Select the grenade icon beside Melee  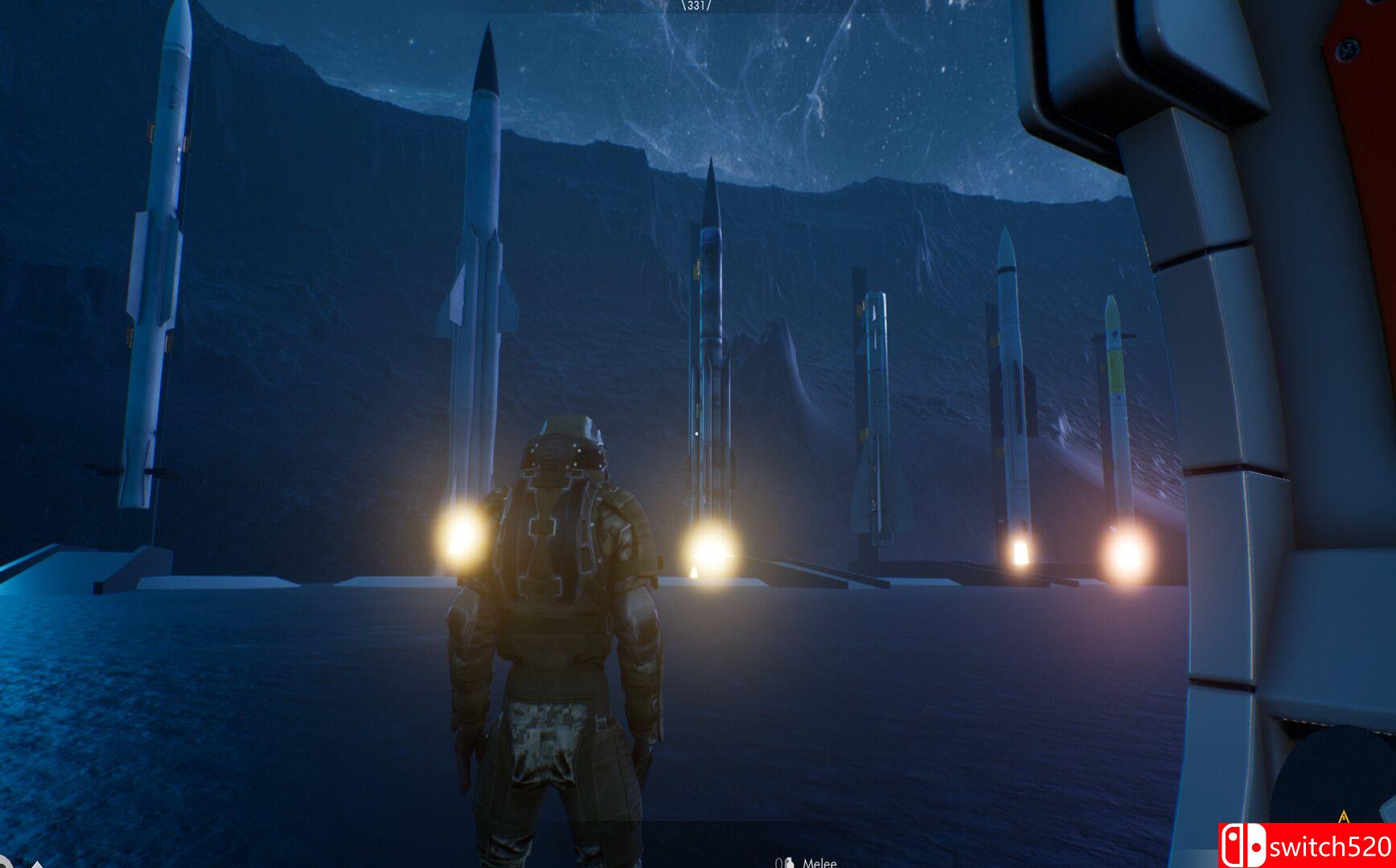click(788, 862)
